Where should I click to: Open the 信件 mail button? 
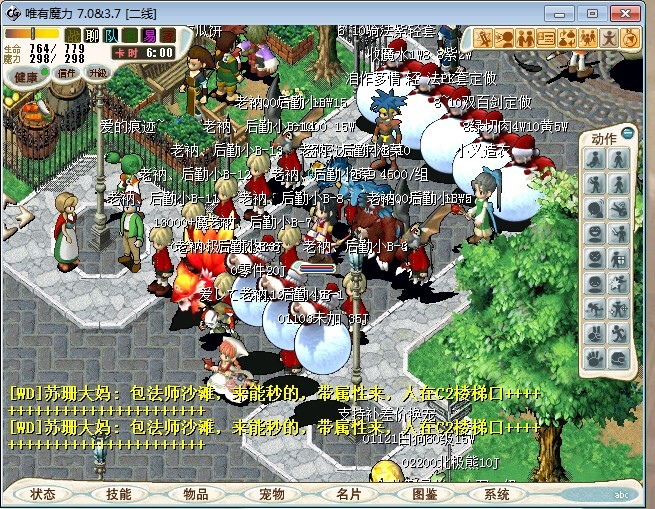point(67,73)
